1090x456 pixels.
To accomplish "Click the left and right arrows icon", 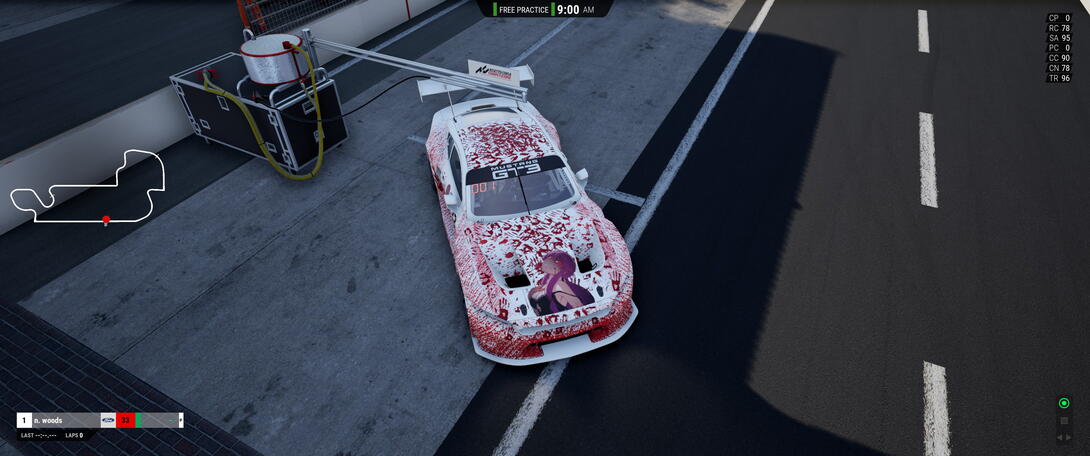I will pyautogui.click(x=1064, y=437).
